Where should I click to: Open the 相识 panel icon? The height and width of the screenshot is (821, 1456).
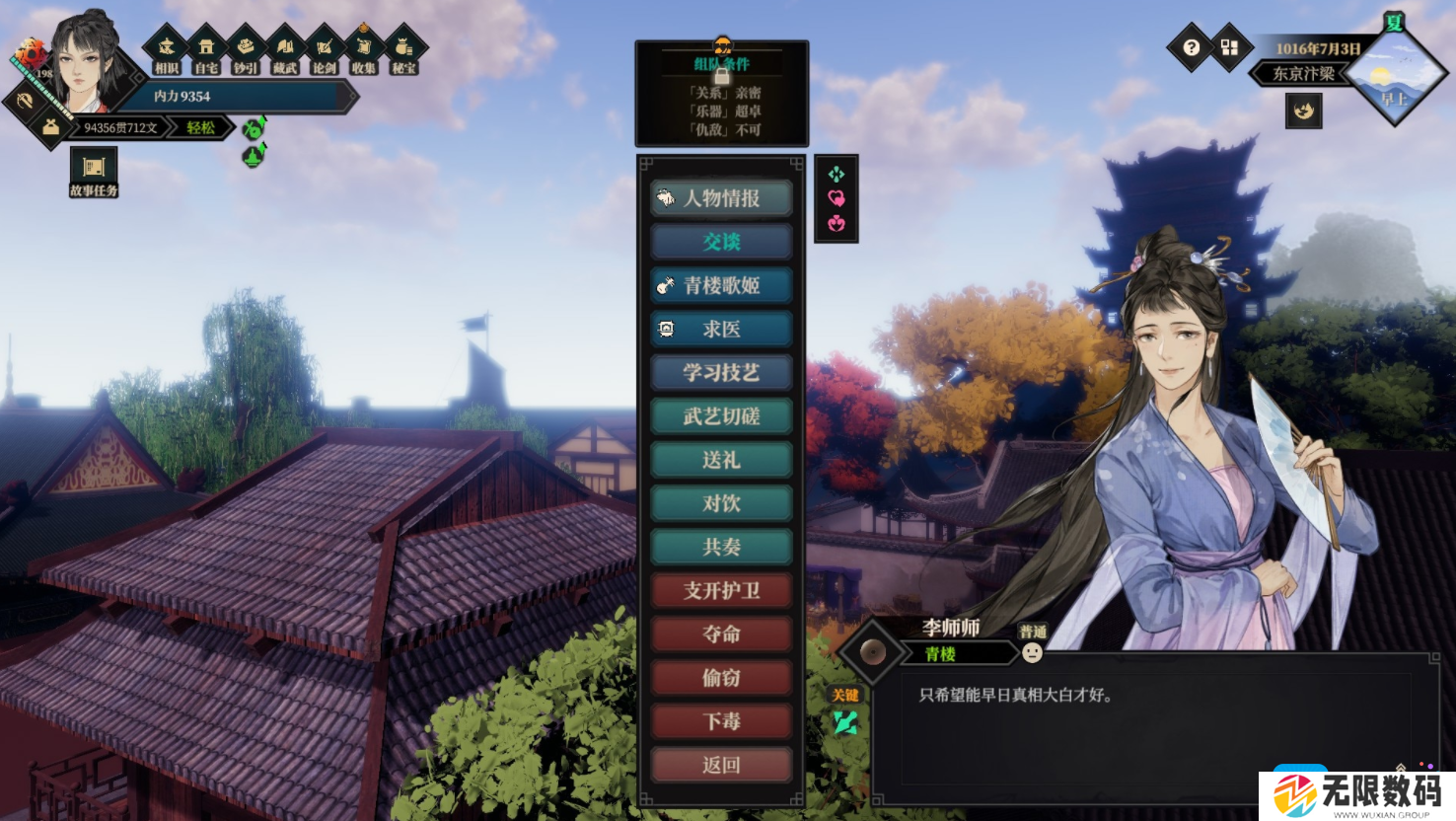166,45
